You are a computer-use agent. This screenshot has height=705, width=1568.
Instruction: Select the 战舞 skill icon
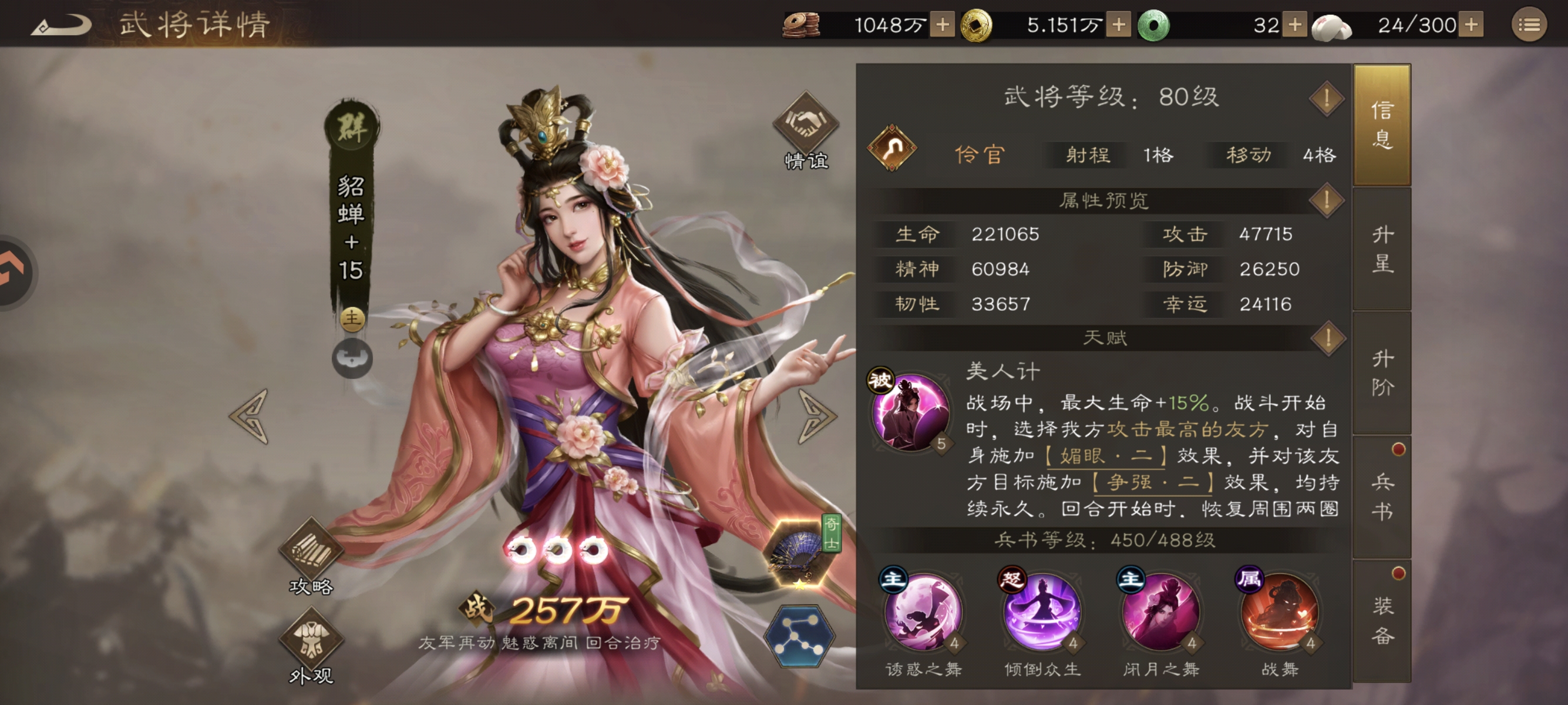click(x=1281, y=615)
